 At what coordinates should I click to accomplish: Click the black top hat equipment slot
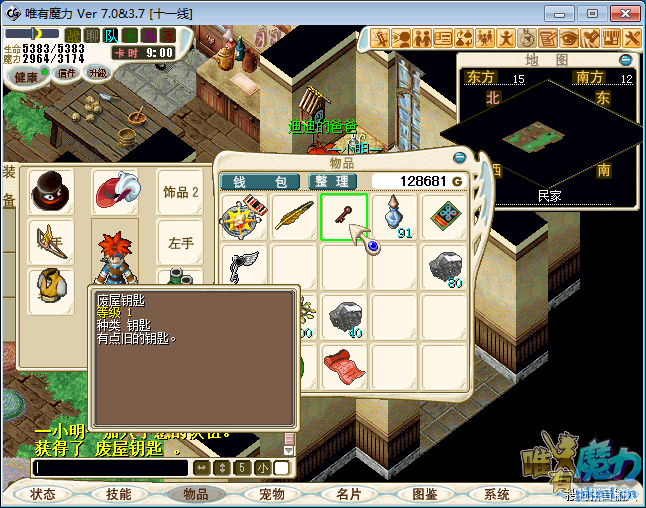50,191
